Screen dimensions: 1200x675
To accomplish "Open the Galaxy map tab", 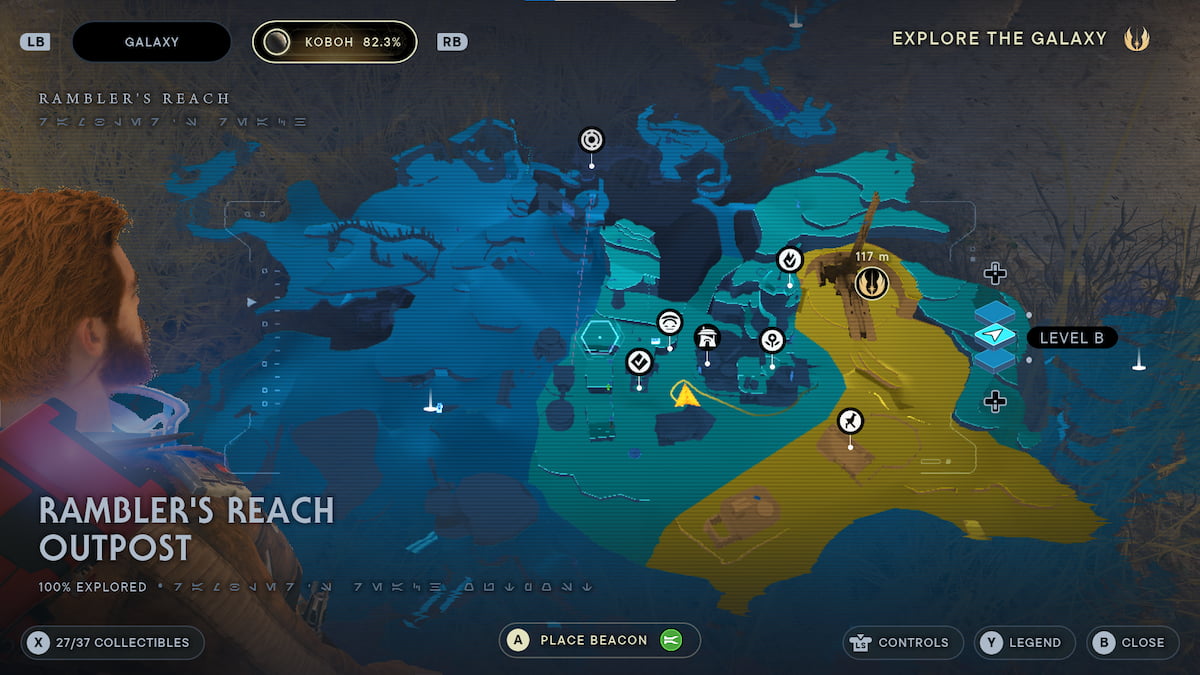I will tap(151, 42).
